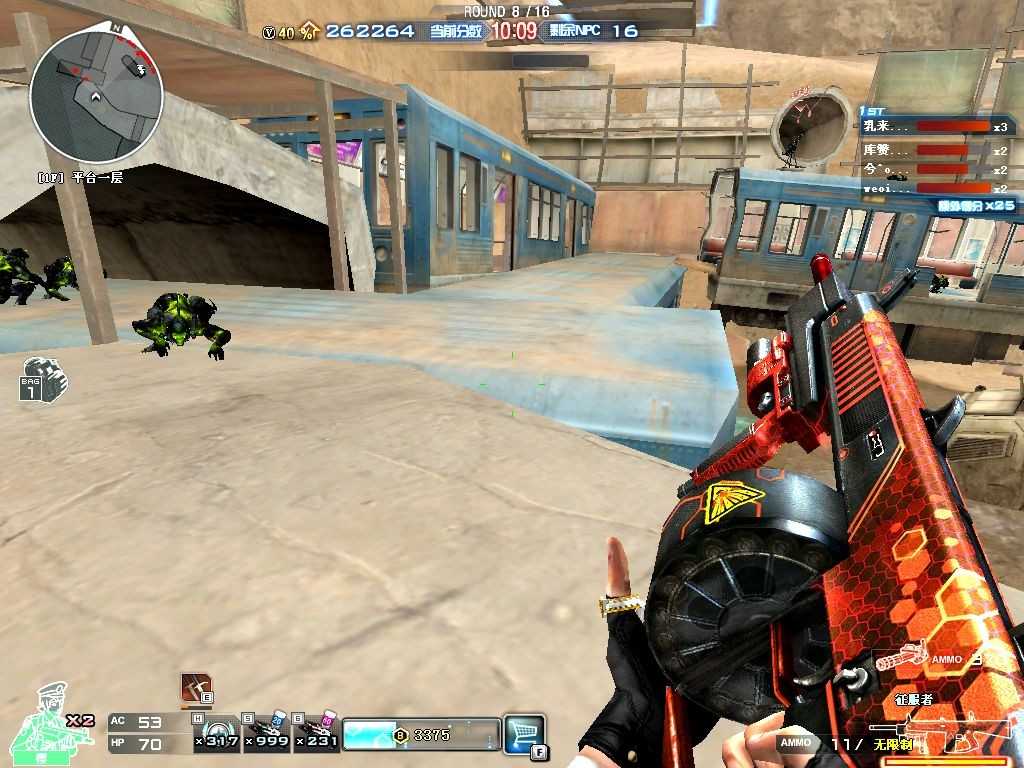This screenshot has width=1024, height=768.
Task: Select the x231 pink ammo item slot
Action: pos(317,733)
